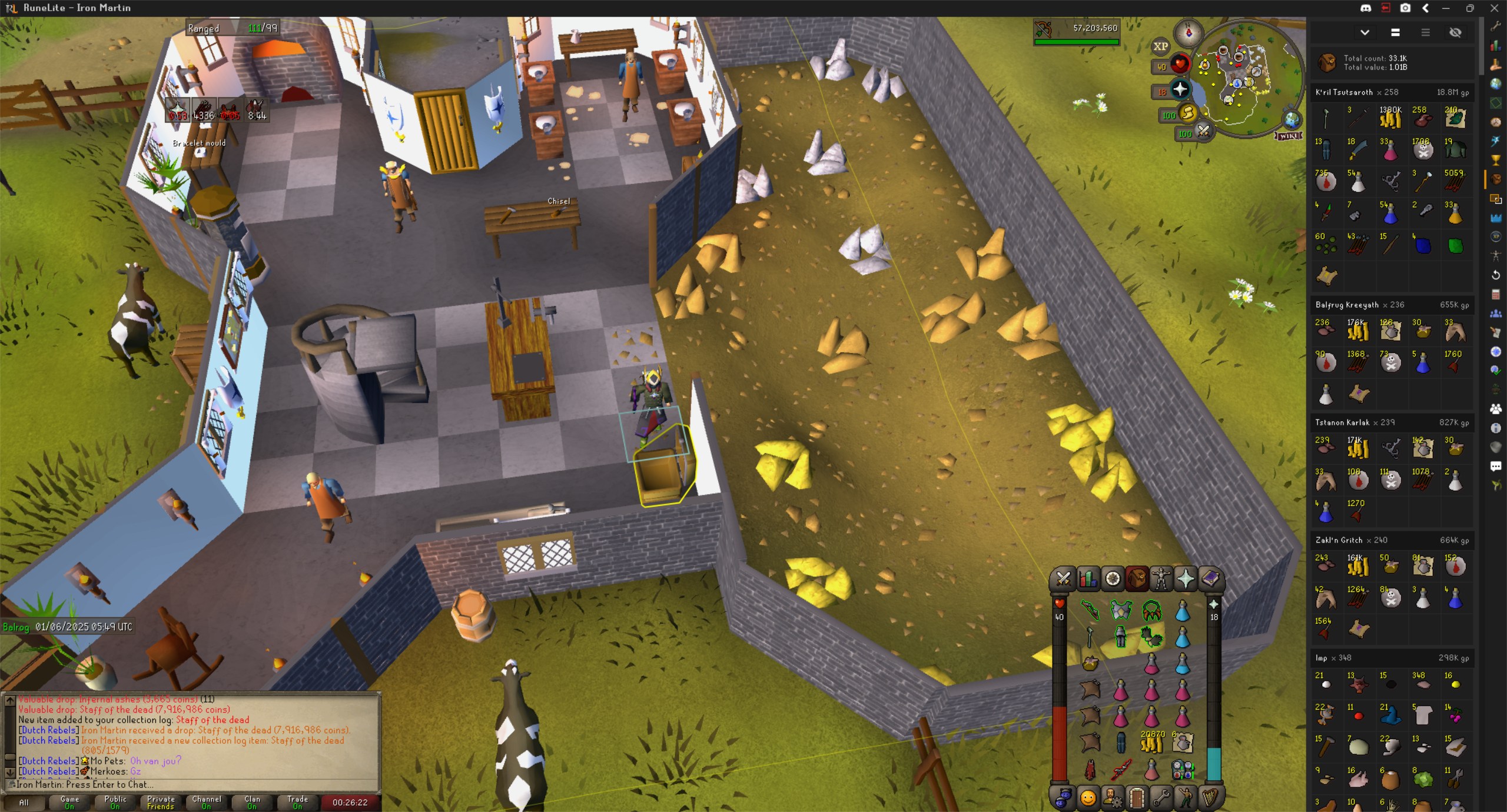The height and width of the screenshot is (812, 1507).
Task: Toggle the XP drops orb
Action: click(1160, 46)
